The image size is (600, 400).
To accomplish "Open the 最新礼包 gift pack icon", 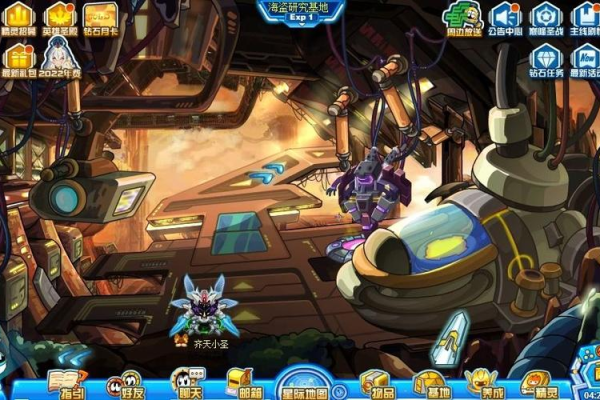I will tap(19, 58).
